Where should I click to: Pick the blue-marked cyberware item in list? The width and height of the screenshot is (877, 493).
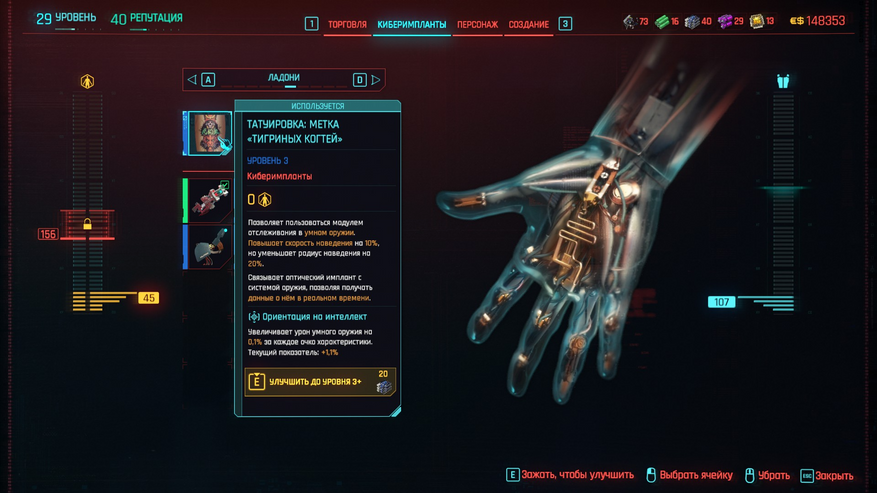210,247
